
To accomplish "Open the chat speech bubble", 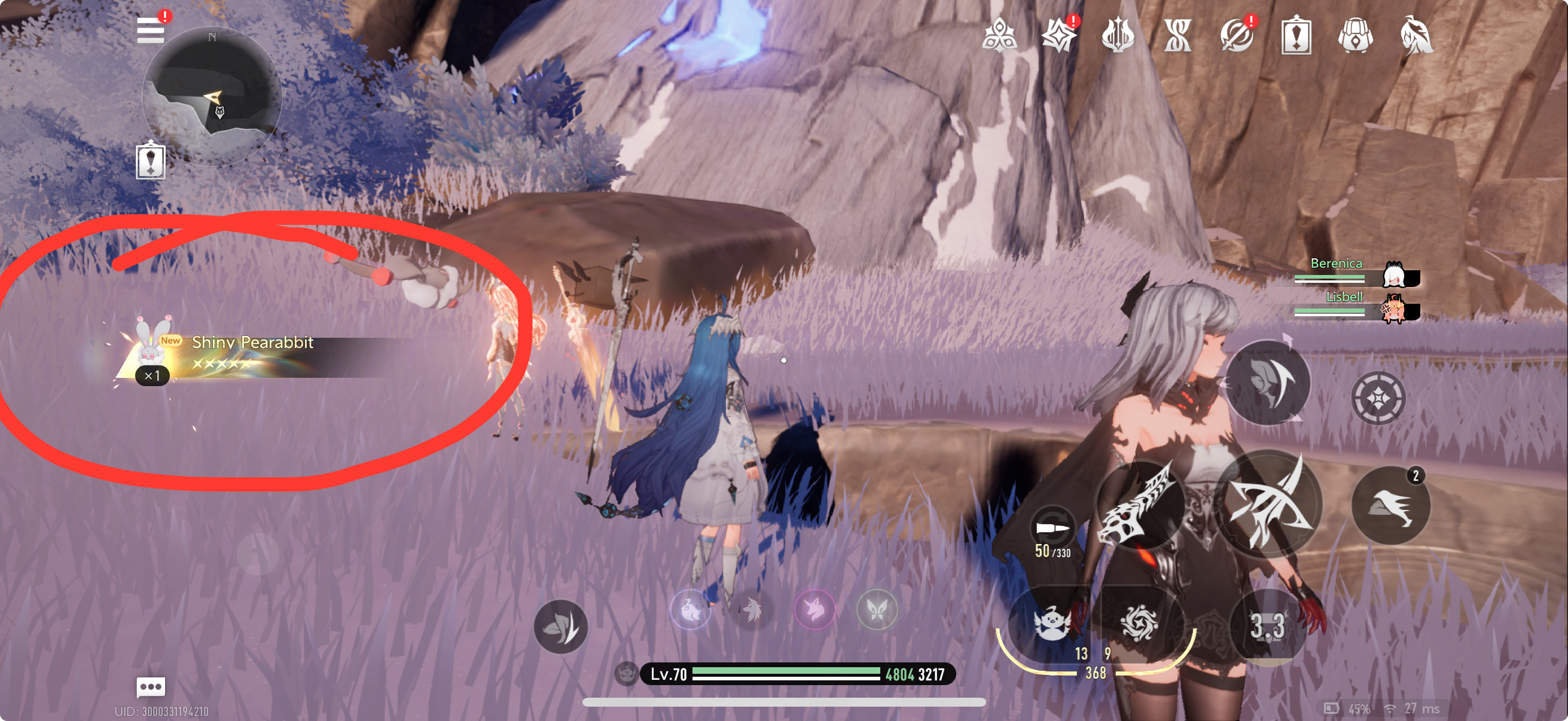I will 150,687.
